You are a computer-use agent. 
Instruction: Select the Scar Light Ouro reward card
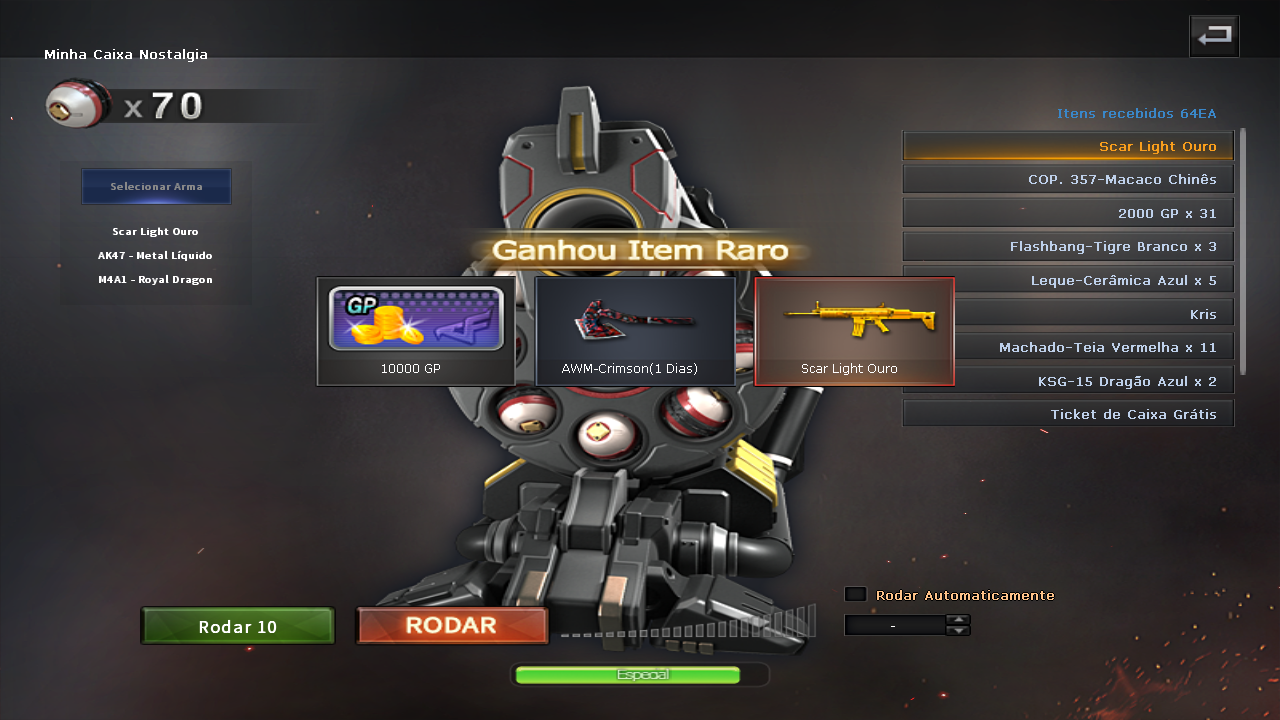click(854, 331)
